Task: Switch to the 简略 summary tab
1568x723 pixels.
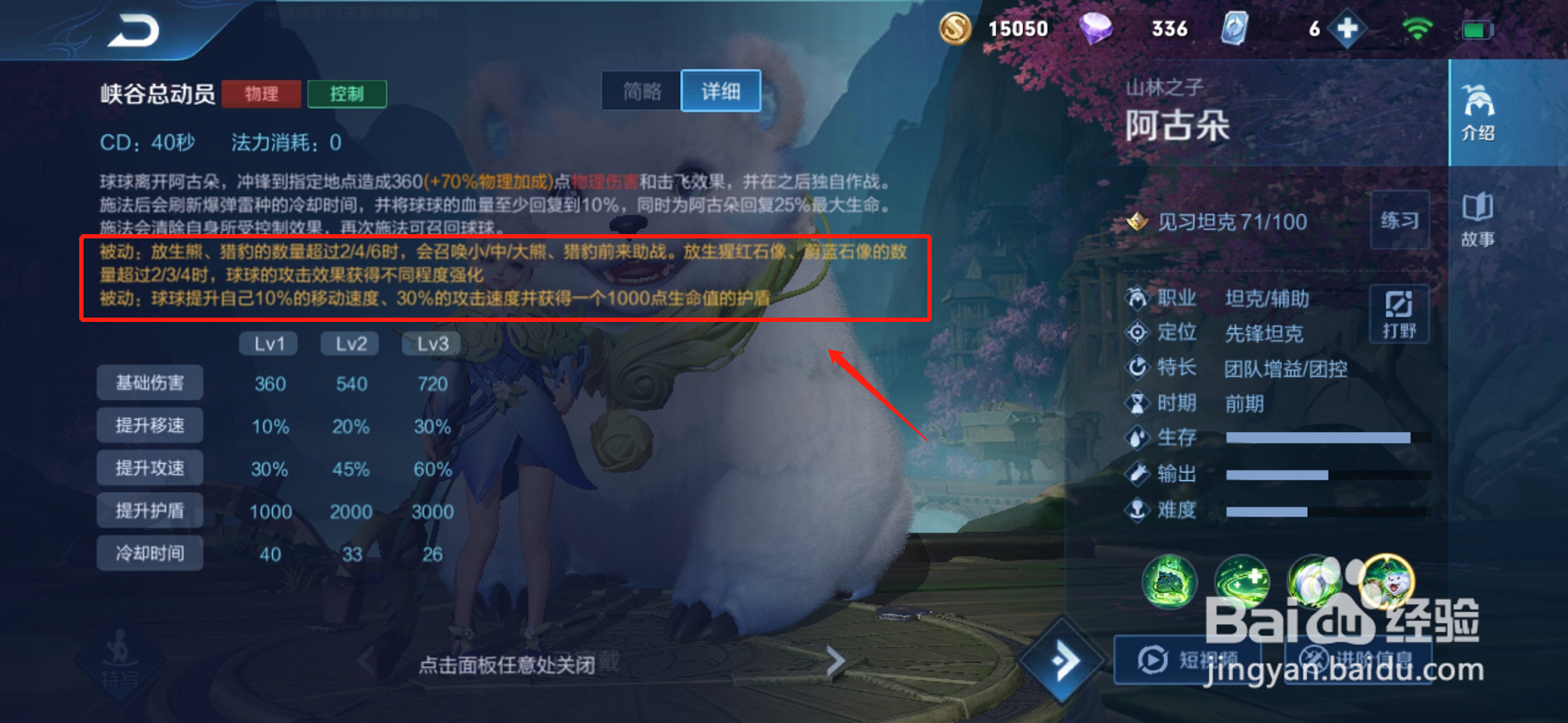Action: [641, 90]
